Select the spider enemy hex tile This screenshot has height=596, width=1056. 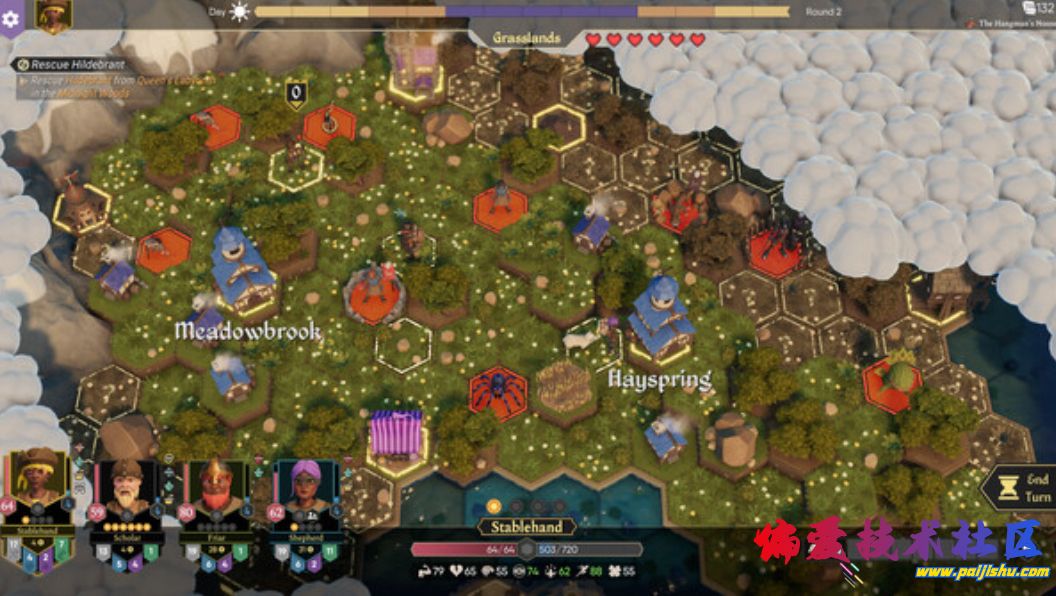(x=497, y=393)
